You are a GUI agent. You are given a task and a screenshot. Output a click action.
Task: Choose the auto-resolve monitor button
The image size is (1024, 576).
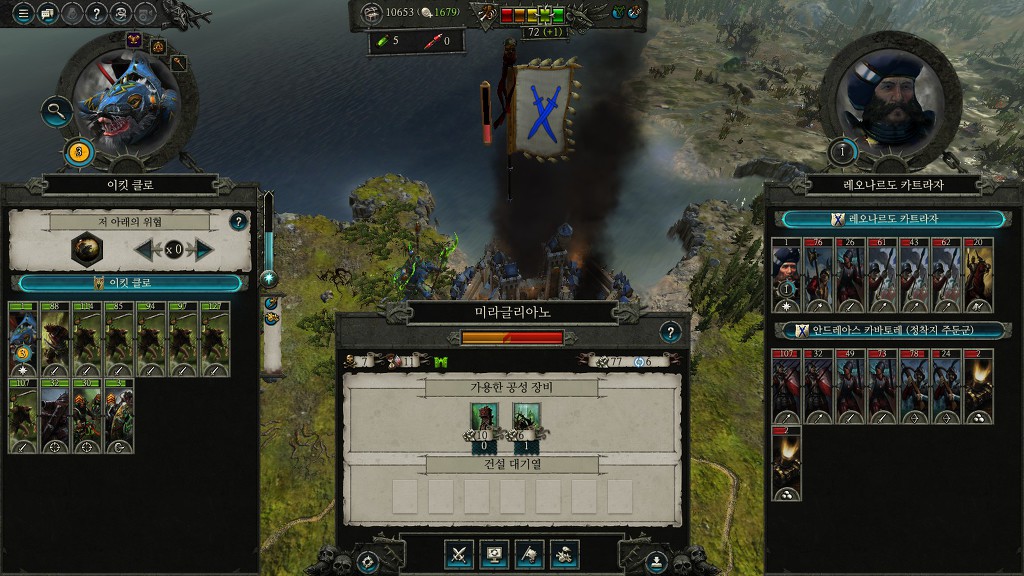coord(494,553)
